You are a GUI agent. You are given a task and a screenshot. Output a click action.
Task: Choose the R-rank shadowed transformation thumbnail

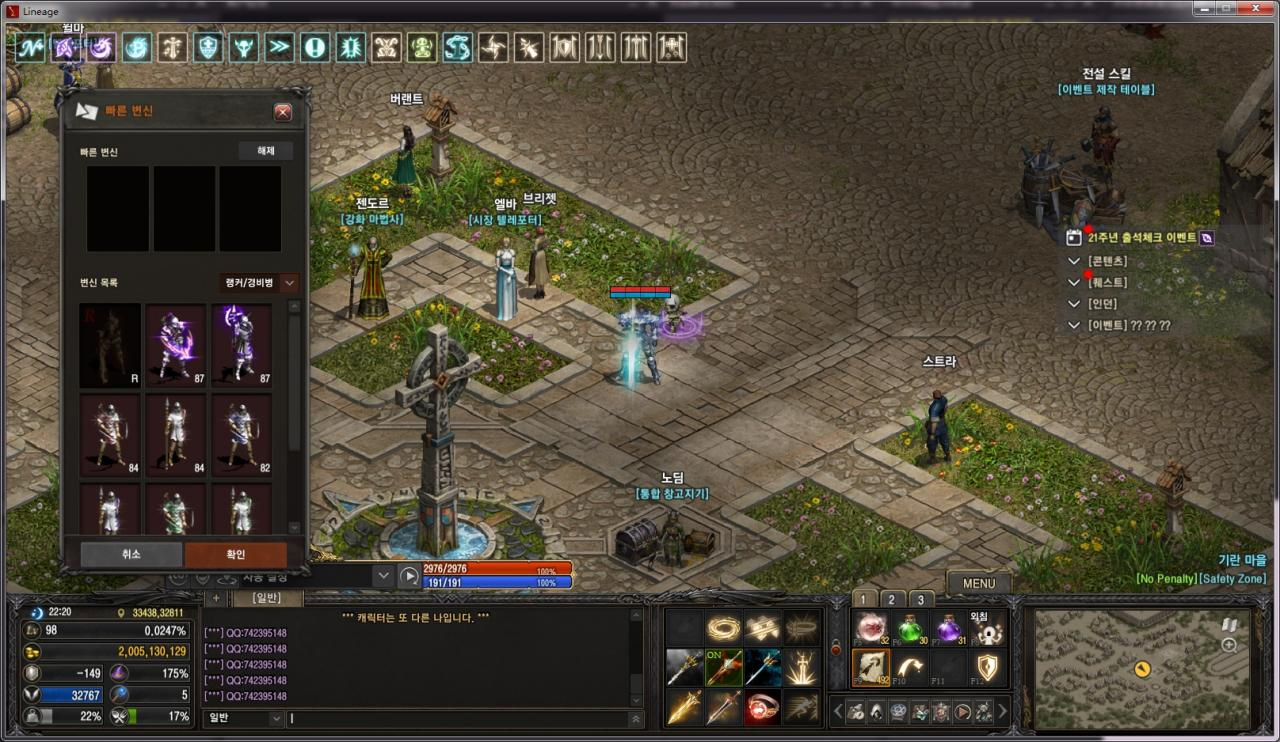click(110, 345)
